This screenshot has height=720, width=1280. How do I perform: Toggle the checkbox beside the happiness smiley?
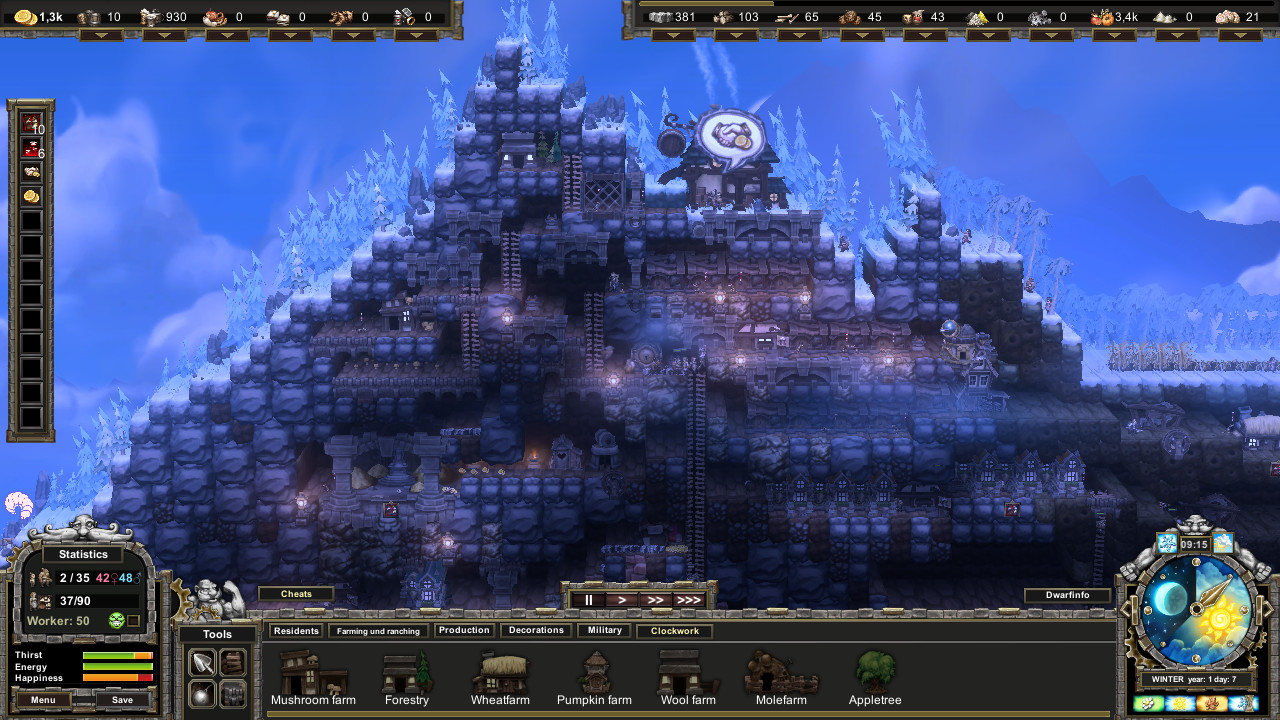pyautogui.click(x=133, y=620)
